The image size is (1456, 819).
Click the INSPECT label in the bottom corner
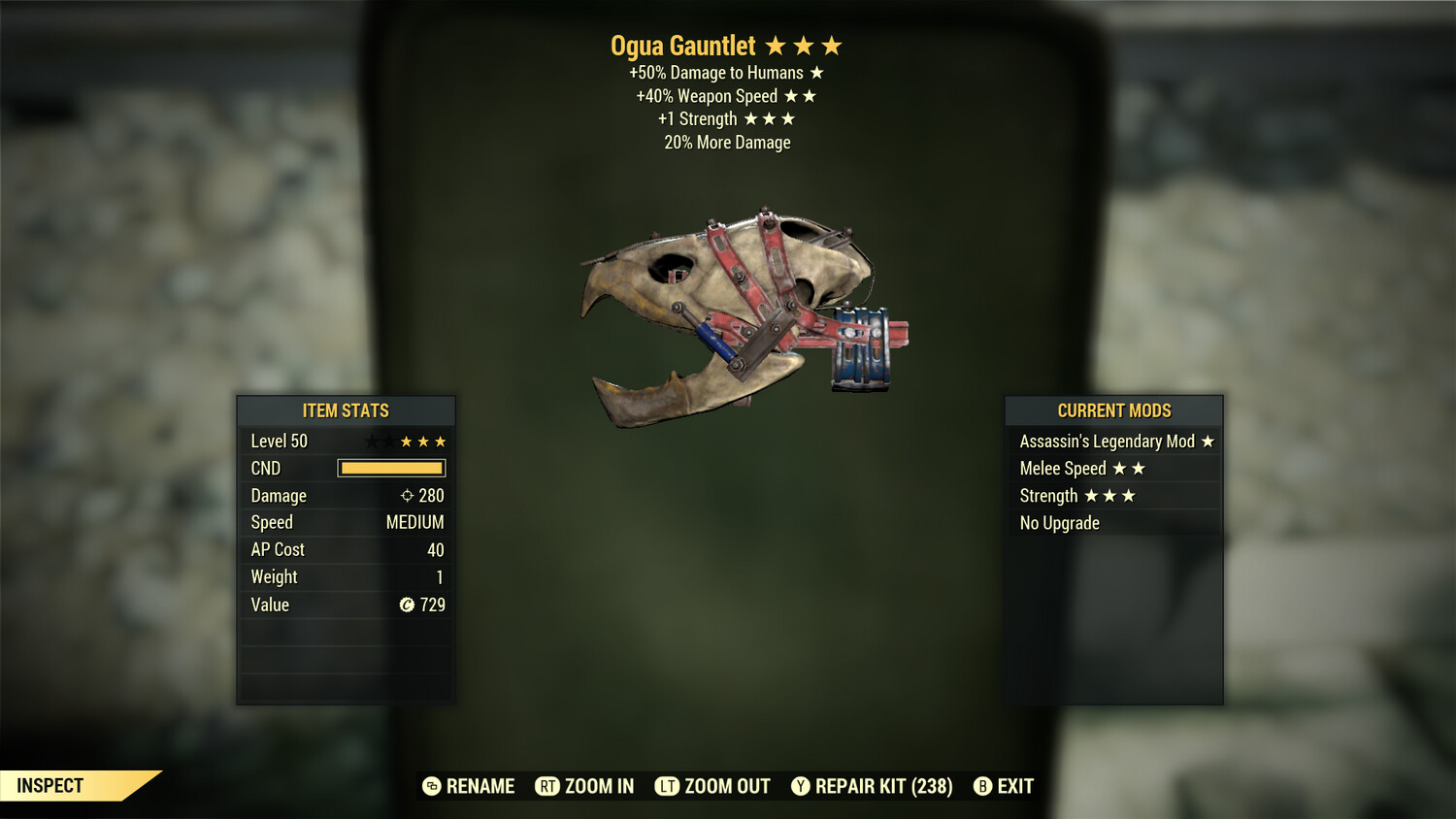(50, 786)
